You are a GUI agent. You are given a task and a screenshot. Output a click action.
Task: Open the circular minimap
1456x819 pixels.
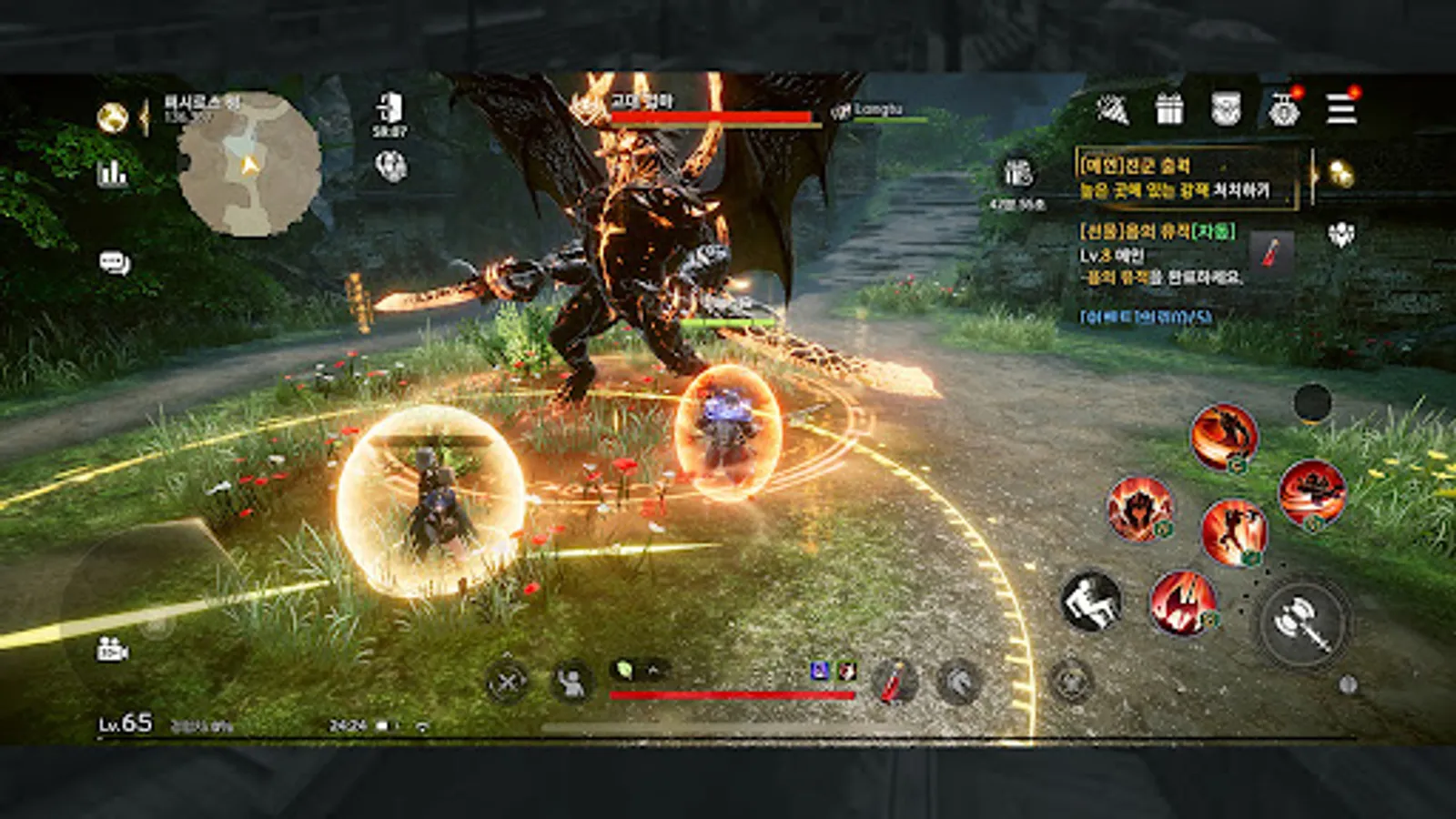click(x=249, y=165)
